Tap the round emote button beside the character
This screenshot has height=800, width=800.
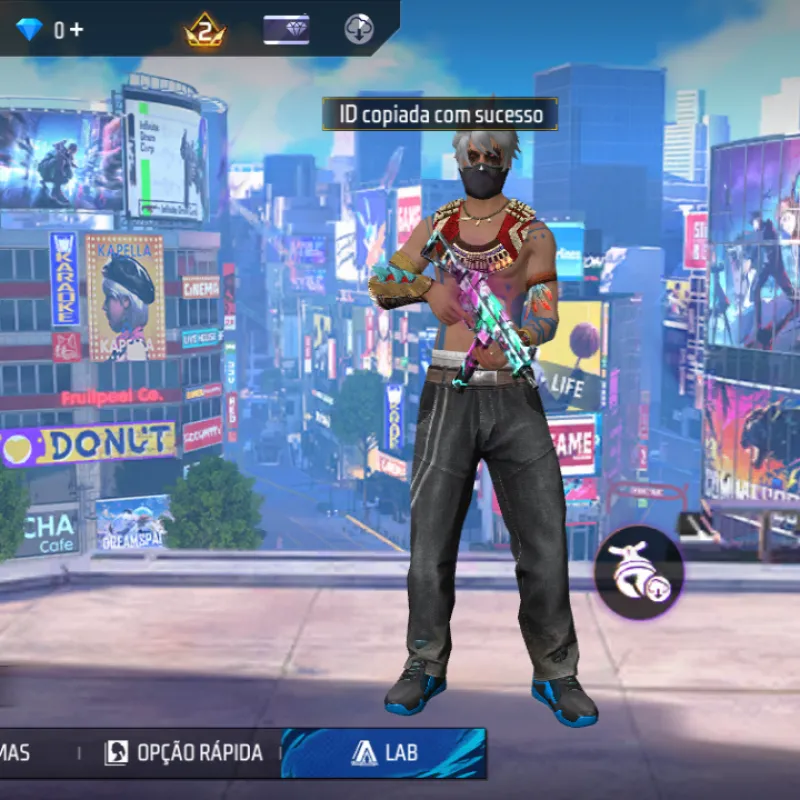[x=639, y=572]
